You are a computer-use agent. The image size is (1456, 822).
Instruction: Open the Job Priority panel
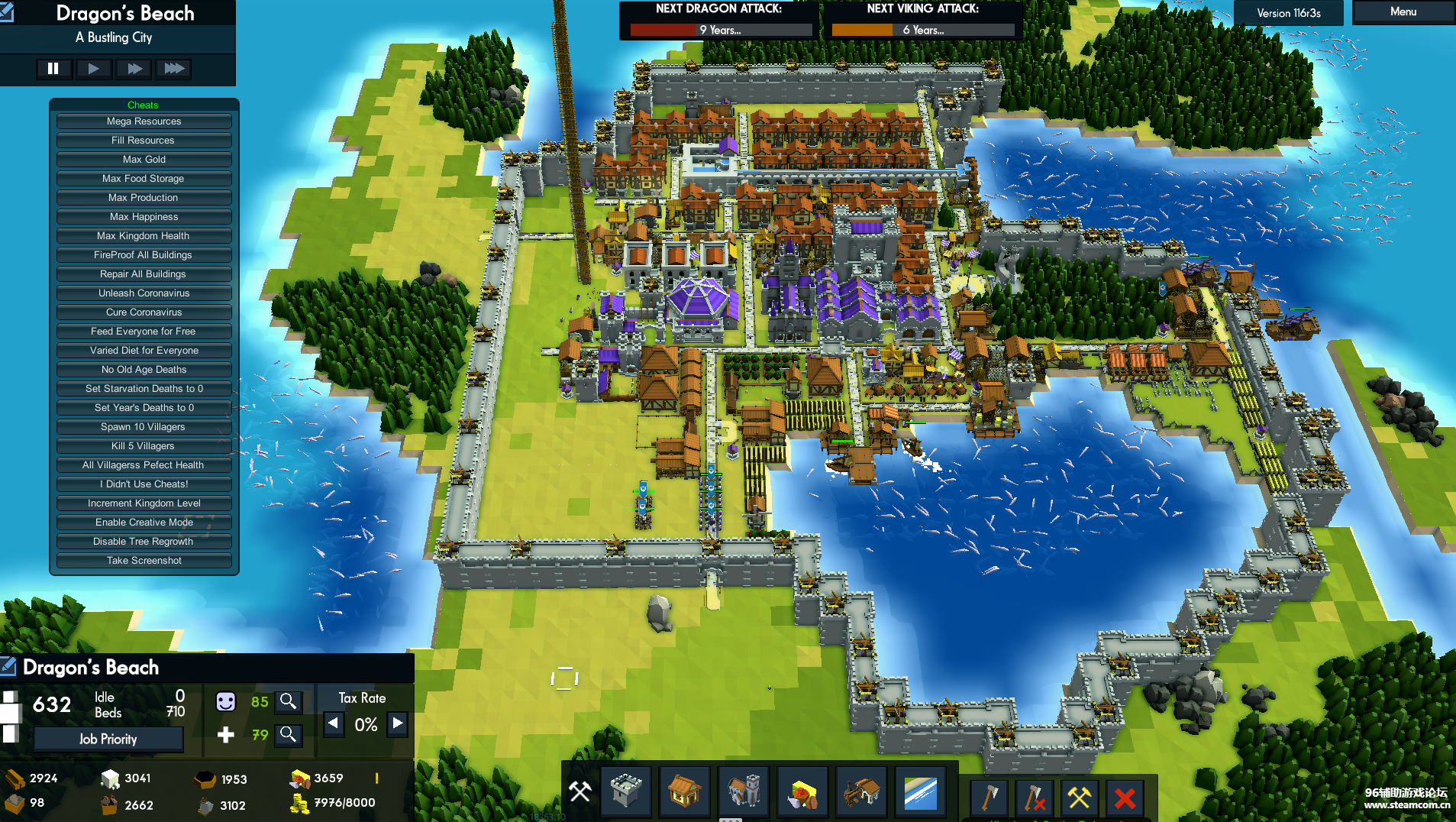pos(108,739)
